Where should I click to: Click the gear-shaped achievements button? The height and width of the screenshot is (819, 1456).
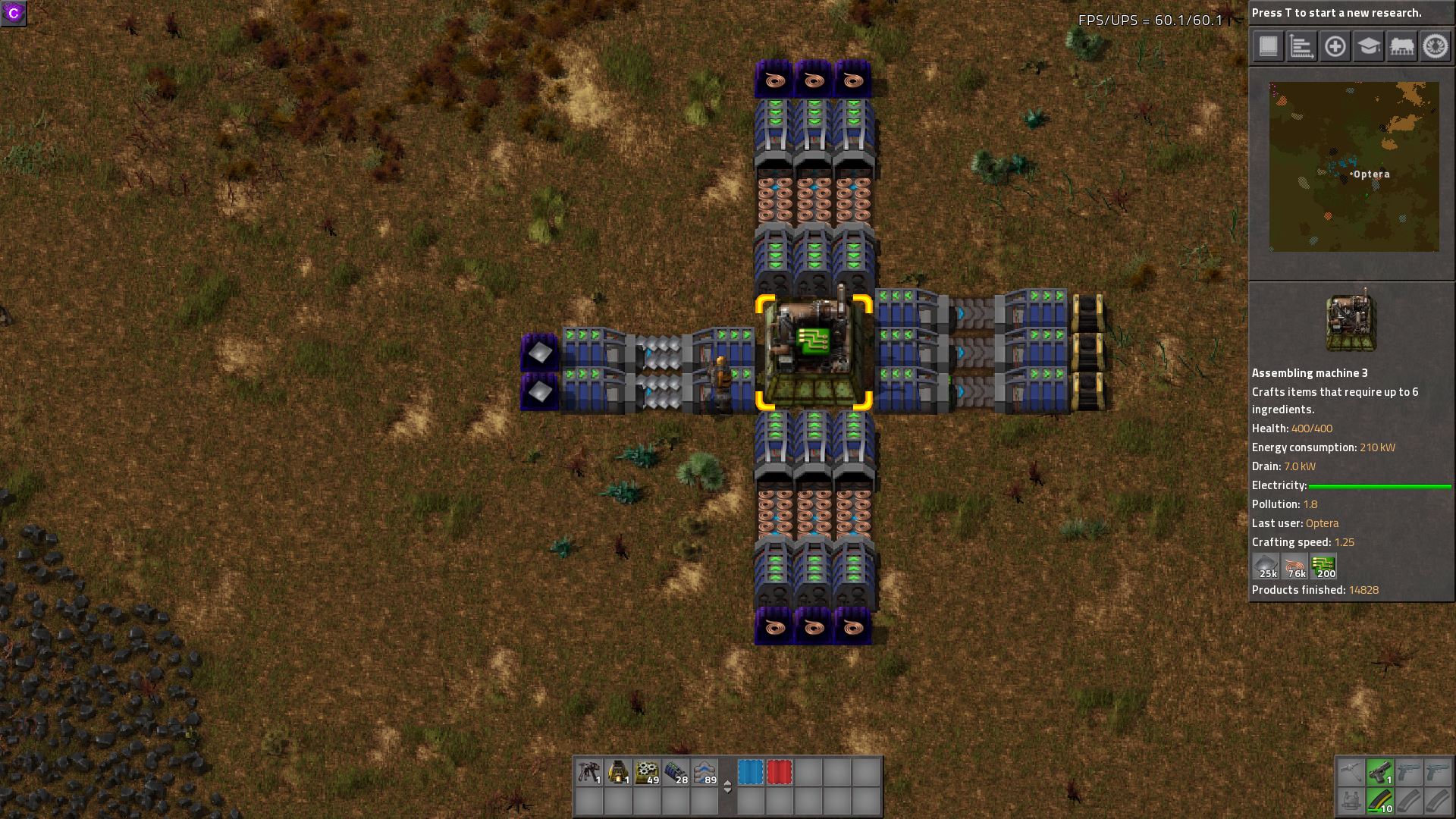click(x=1434, y=46)
